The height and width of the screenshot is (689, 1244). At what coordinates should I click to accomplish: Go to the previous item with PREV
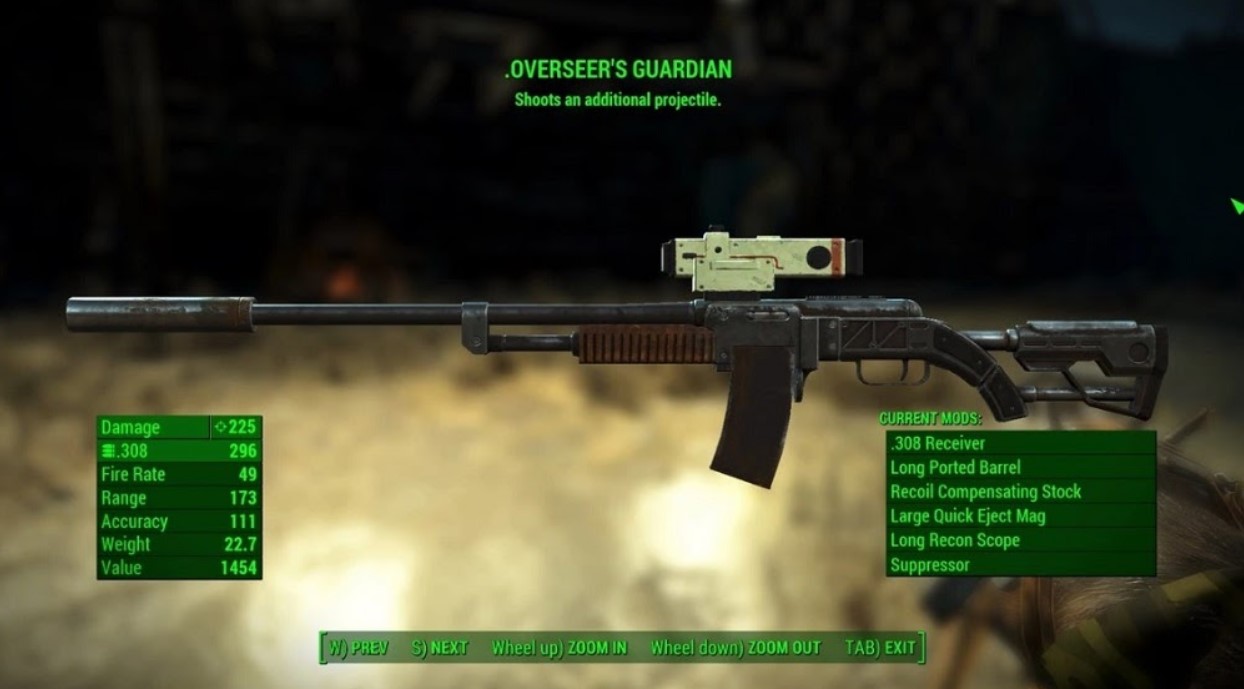(x=358, y=647)
